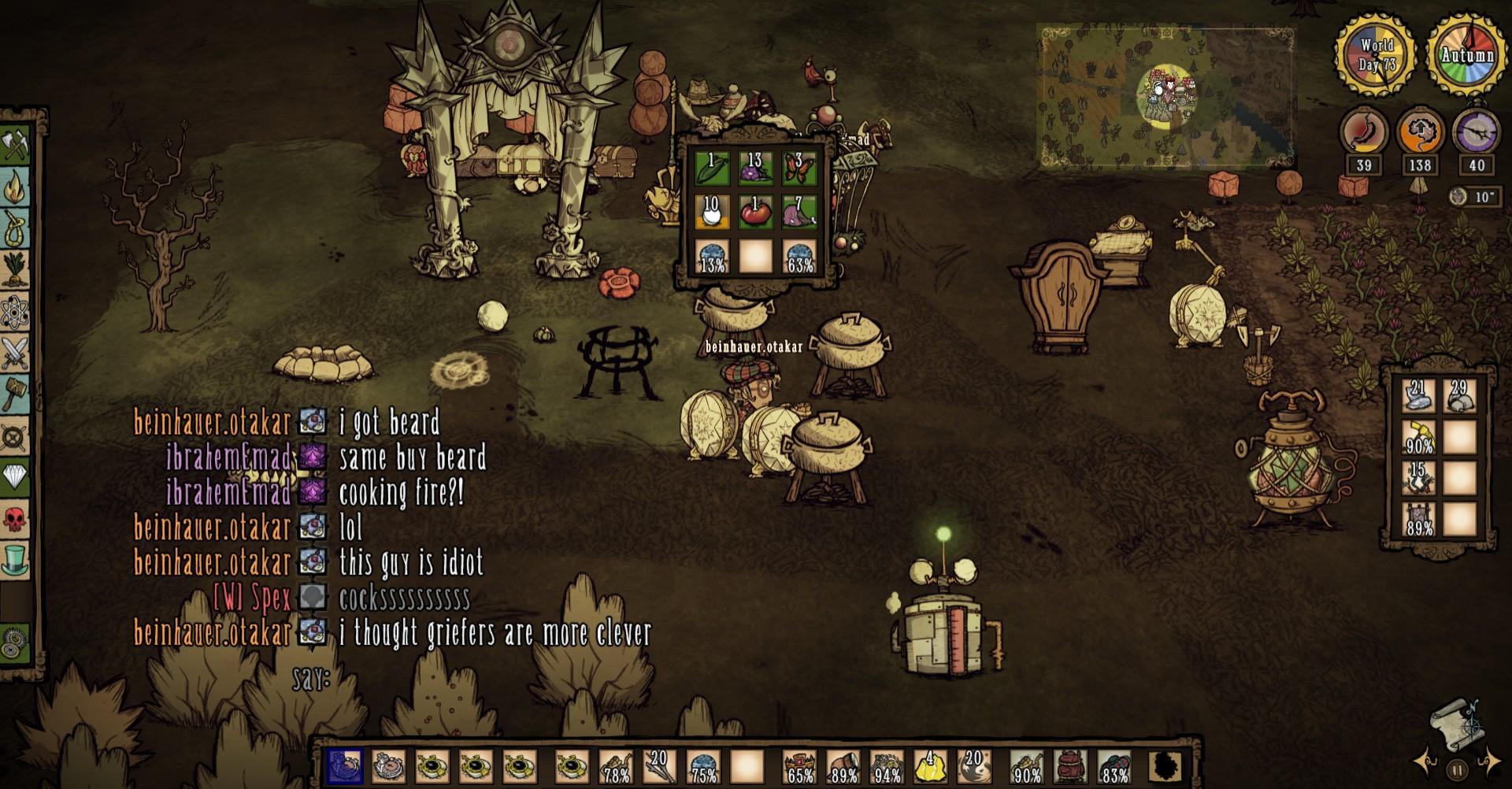
Task: Open the Fight crossed-swords tab
Action: pos(16,354)
